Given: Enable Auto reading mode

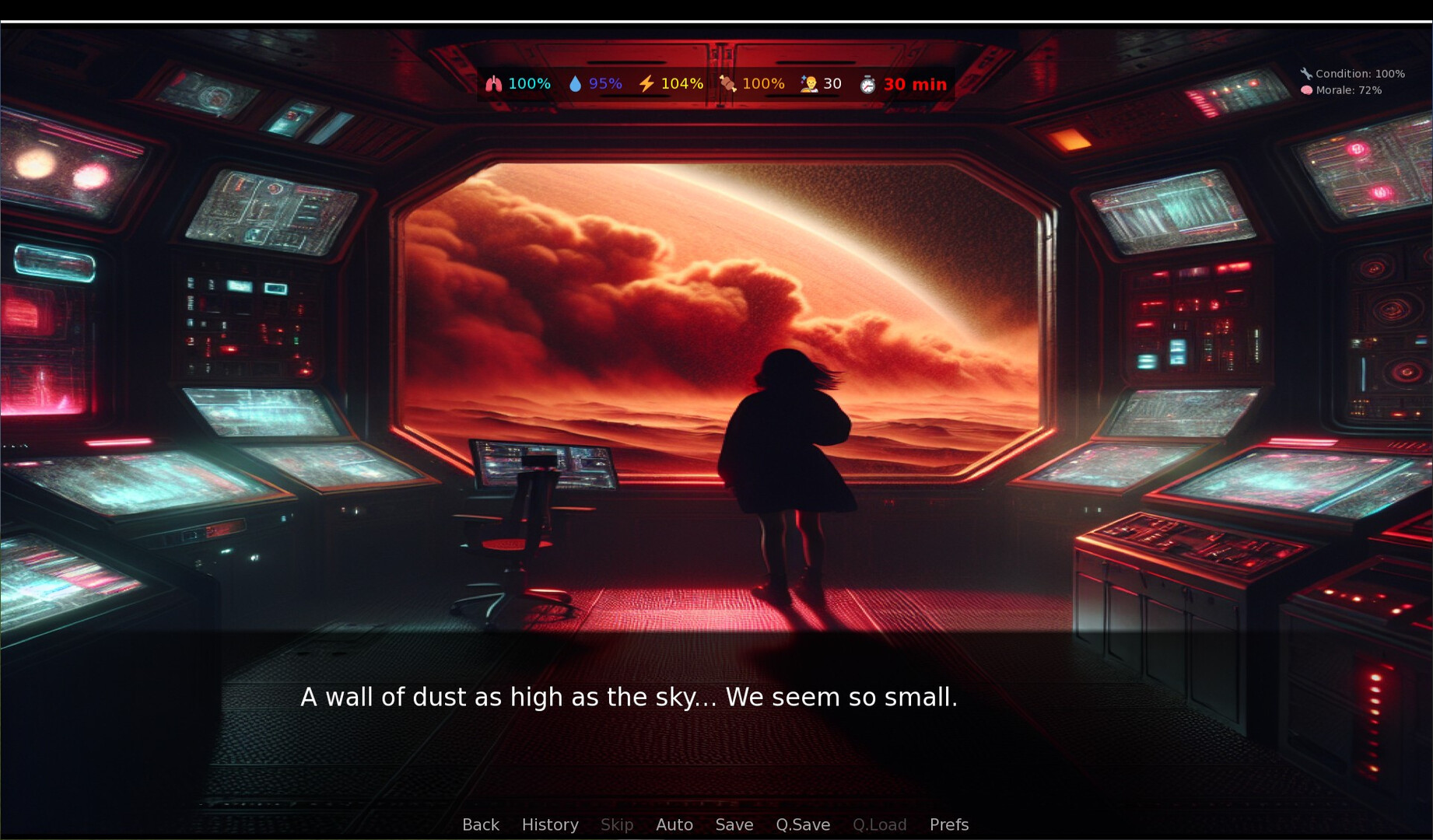Looking at the screenshot, I should point(674,824).
